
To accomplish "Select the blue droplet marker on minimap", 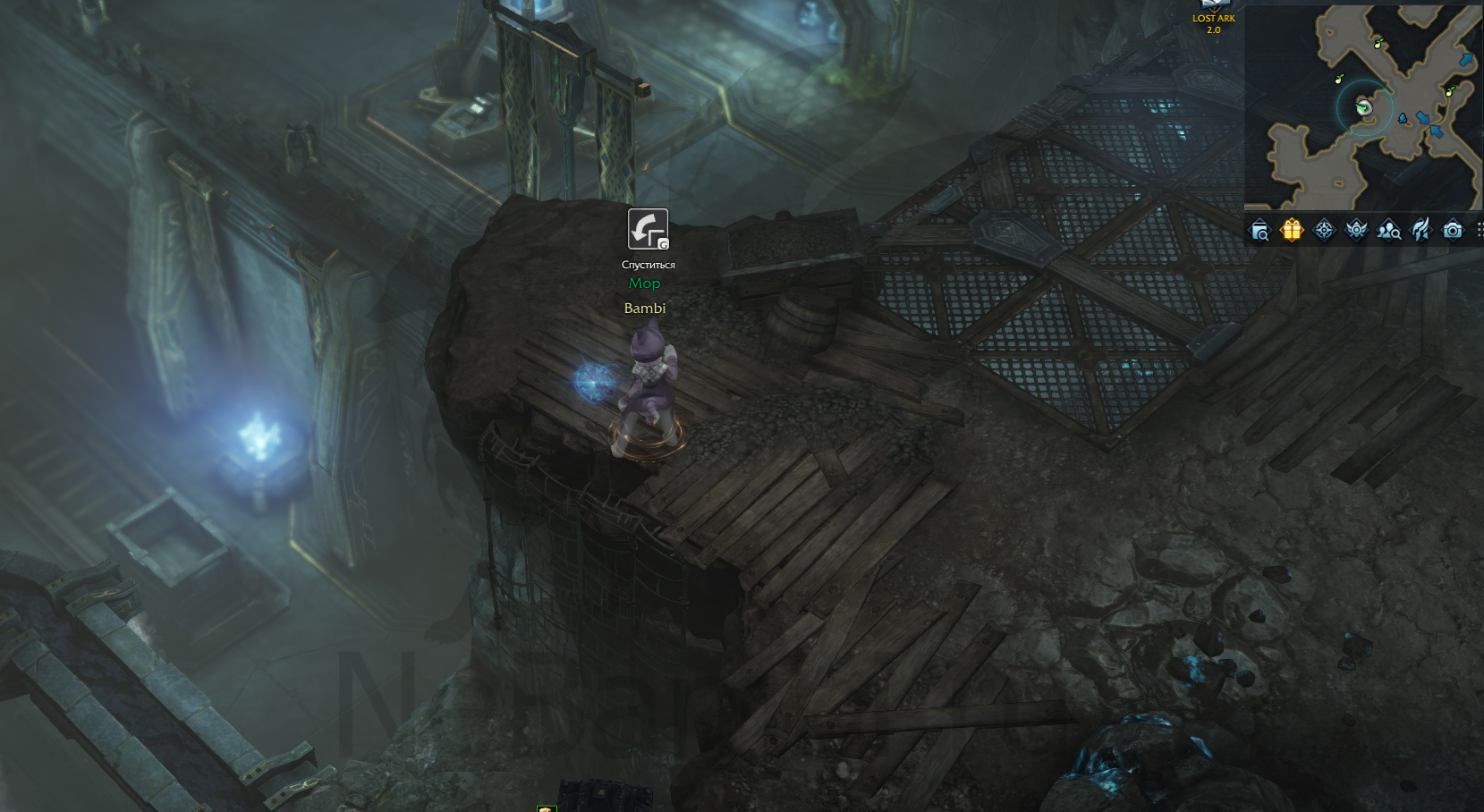I will coord(1403,118).
